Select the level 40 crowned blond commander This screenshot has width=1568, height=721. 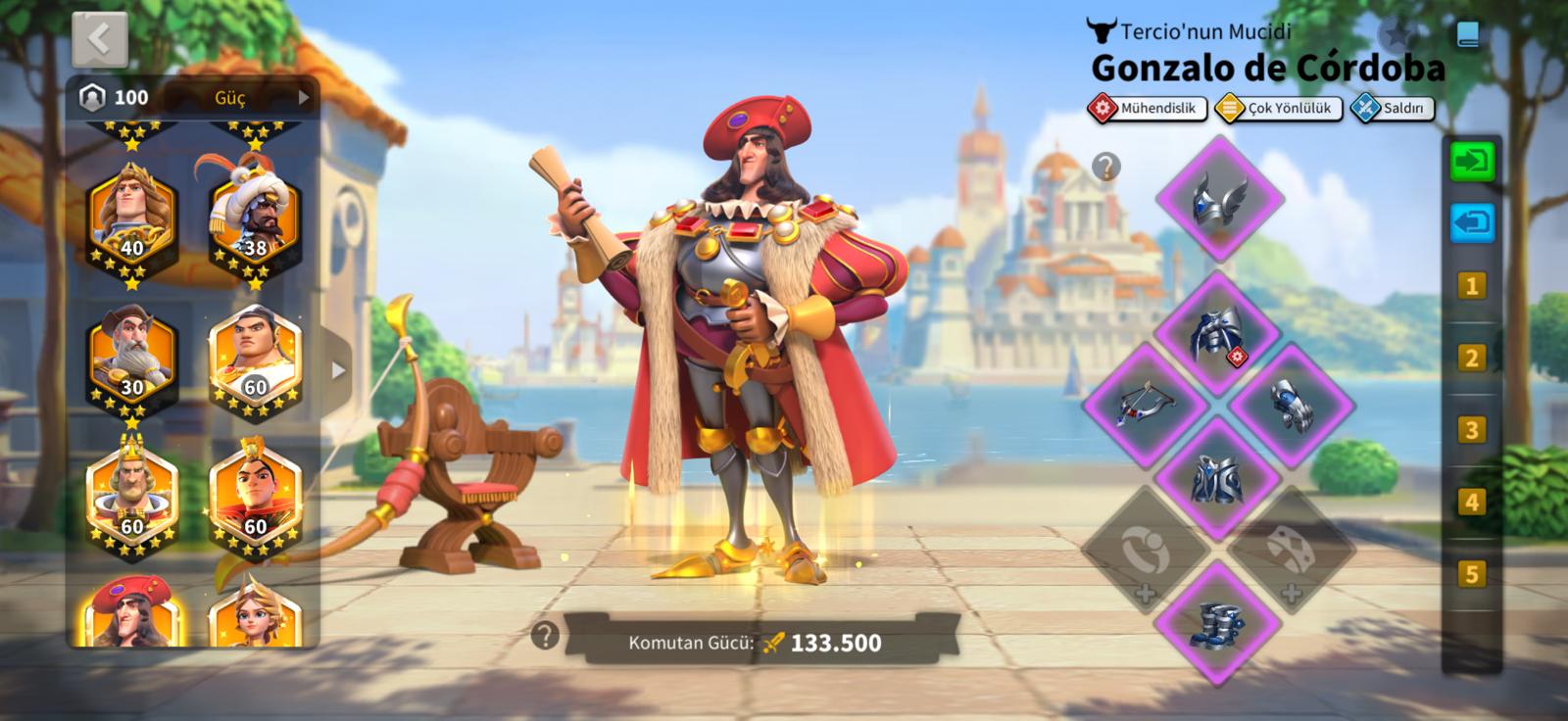(x=132, y=216)
